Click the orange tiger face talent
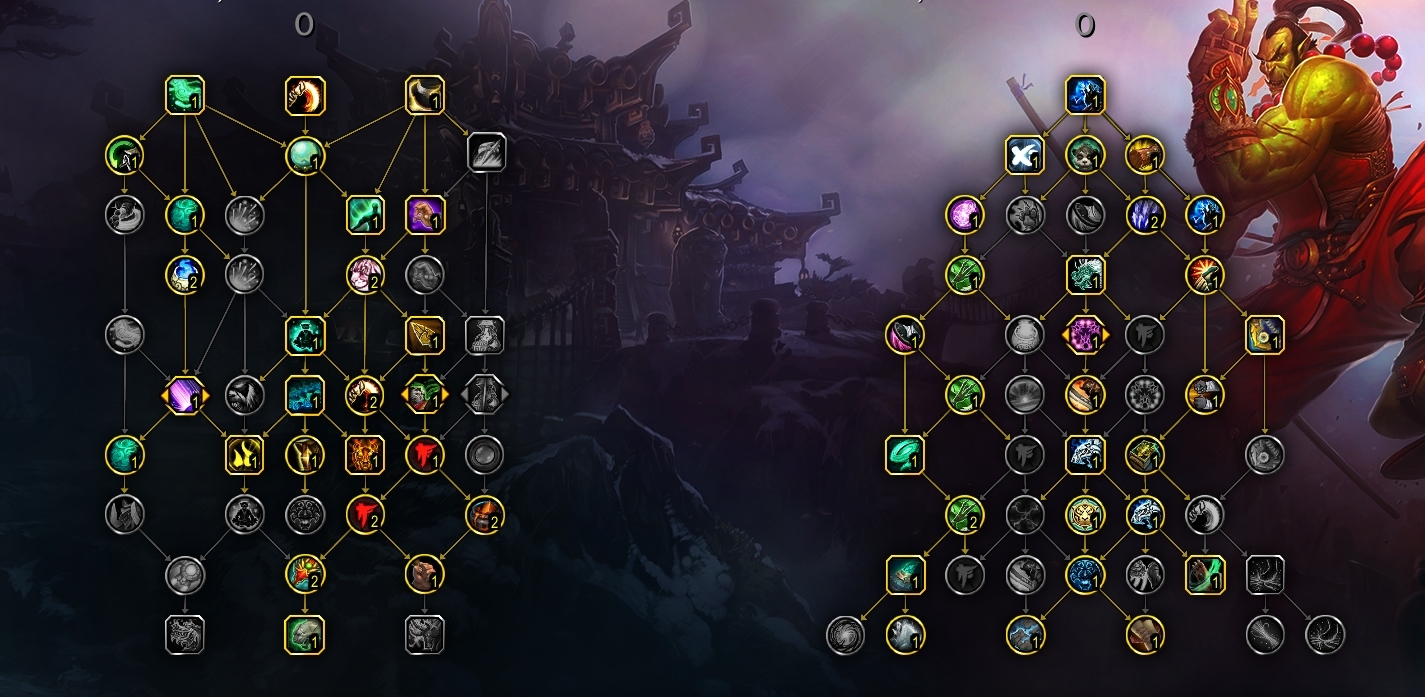 [x=365, y=455]
